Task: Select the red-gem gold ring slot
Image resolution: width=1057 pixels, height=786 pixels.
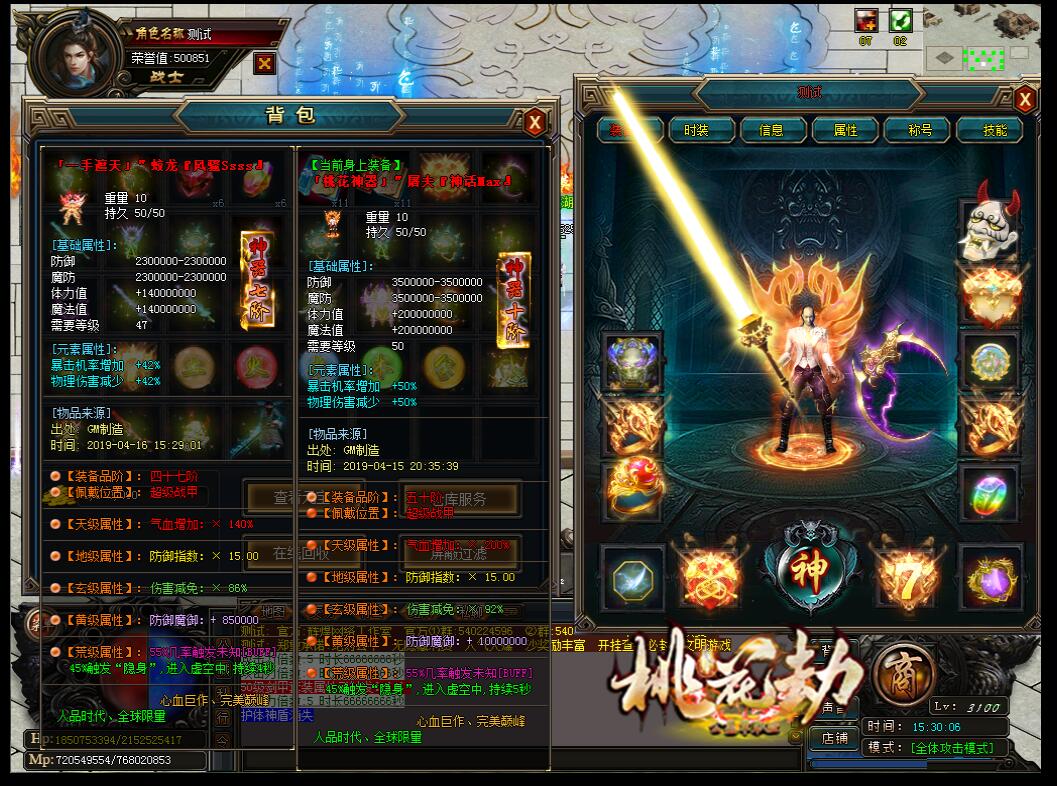Action: 633,488
